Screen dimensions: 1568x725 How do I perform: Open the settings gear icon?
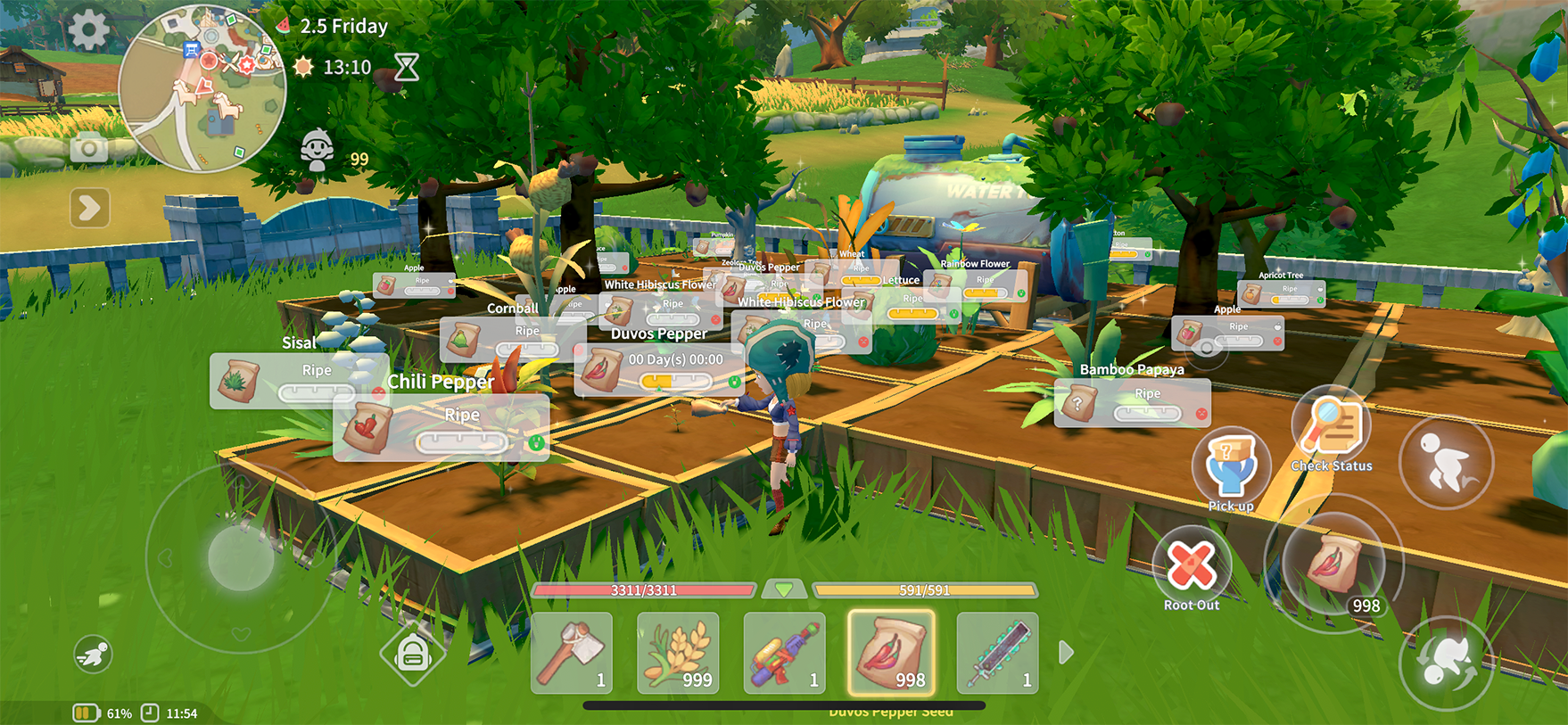87,27
